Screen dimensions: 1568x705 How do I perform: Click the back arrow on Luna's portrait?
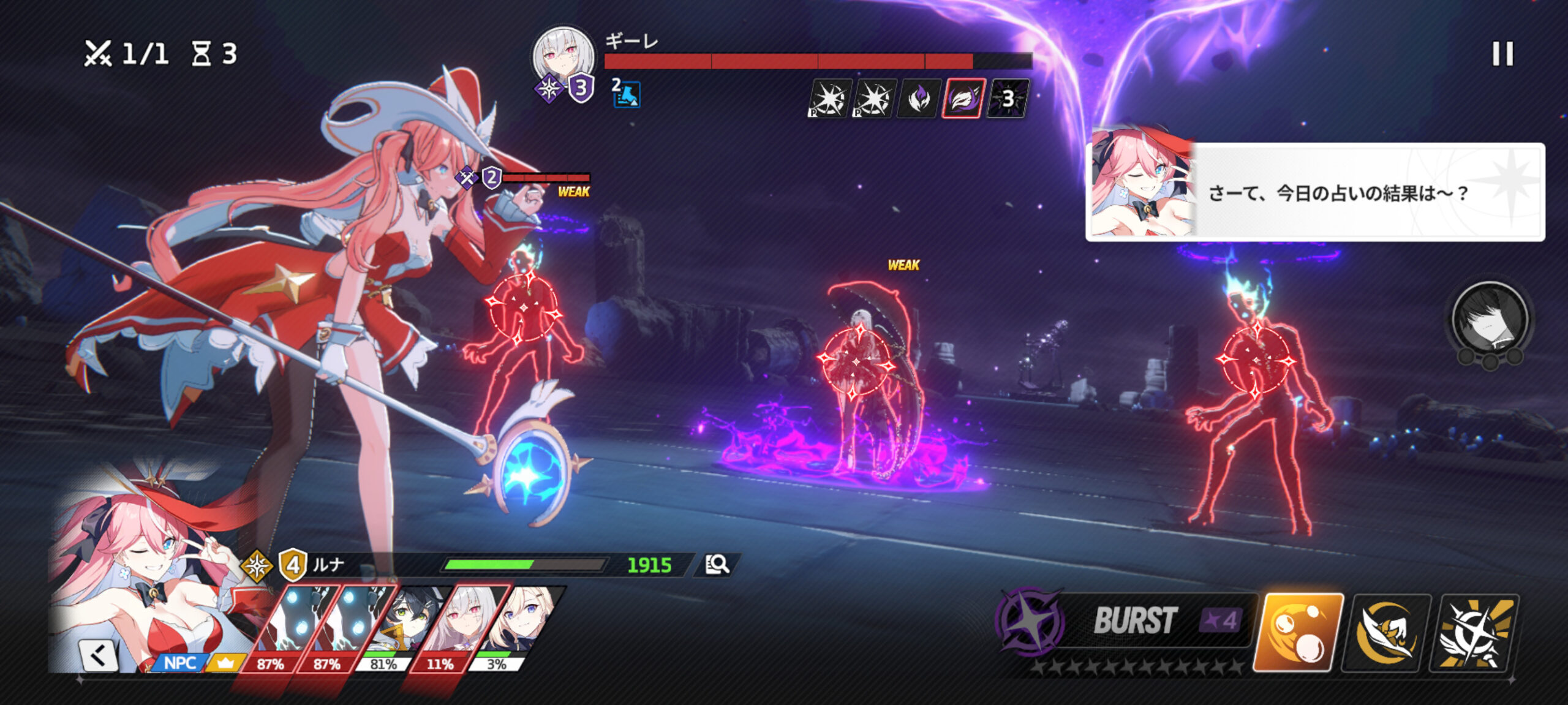[99, 655]
